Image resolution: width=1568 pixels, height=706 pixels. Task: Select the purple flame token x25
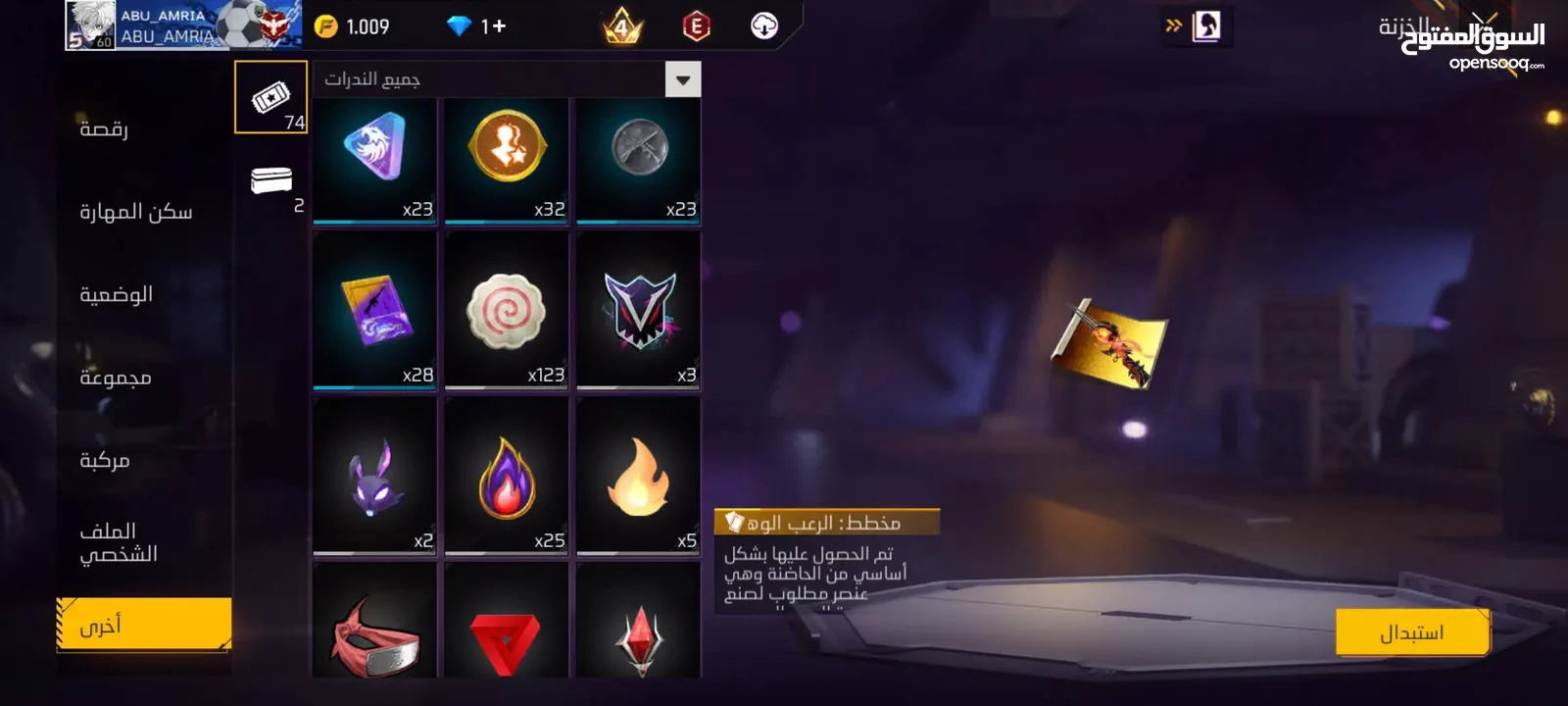pos(506,478)
